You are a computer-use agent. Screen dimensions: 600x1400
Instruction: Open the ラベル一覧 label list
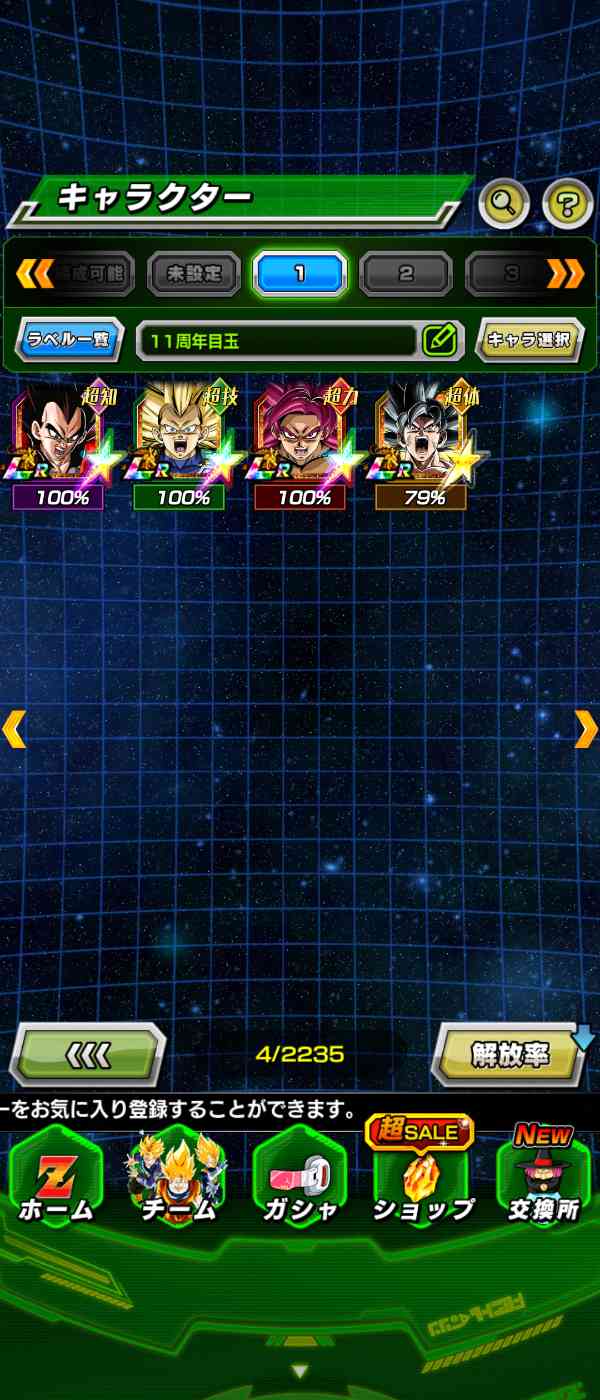pos(69,340)
